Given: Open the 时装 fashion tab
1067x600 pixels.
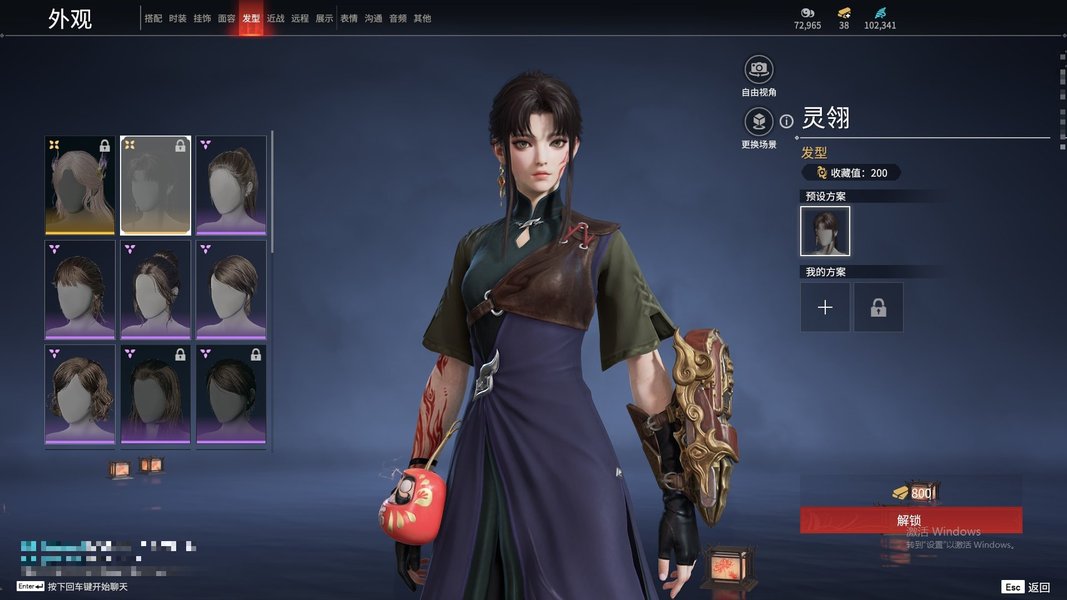Looking at the screenshot, I should click(177, 18).
